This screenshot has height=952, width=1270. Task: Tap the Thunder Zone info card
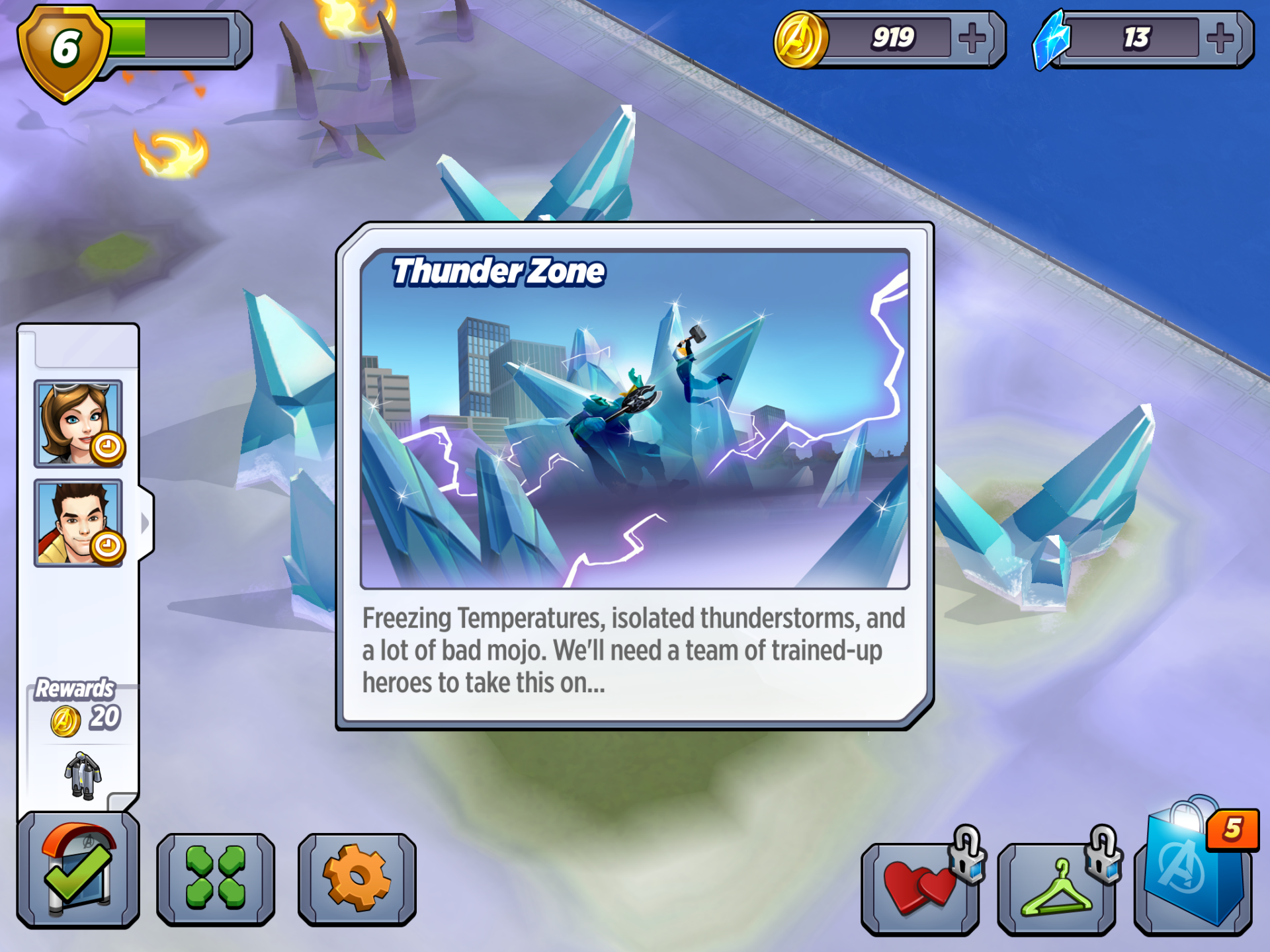coord(635,476)
